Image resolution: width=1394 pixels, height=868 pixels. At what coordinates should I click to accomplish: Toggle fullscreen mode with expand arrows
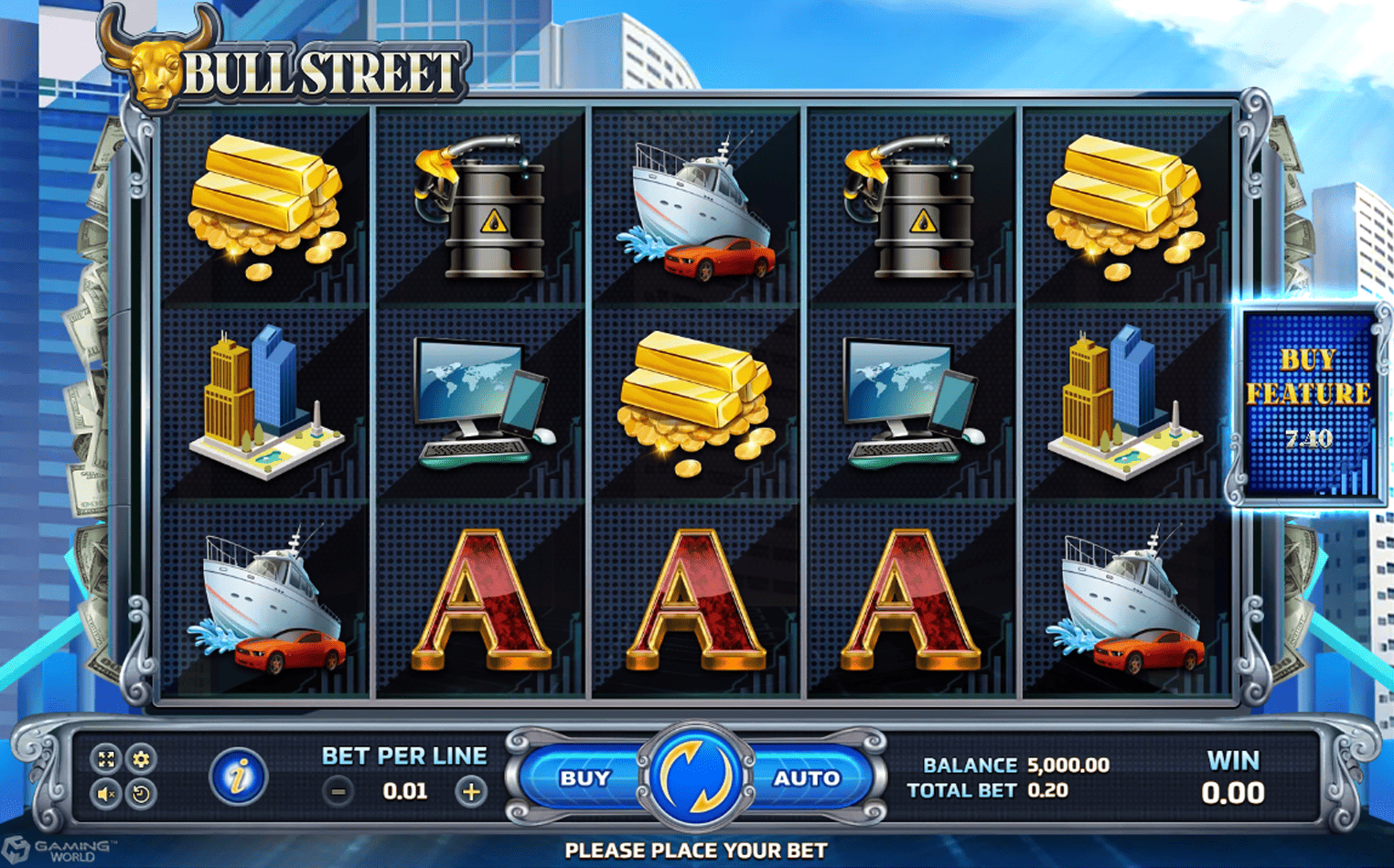[x=106, y=758]
